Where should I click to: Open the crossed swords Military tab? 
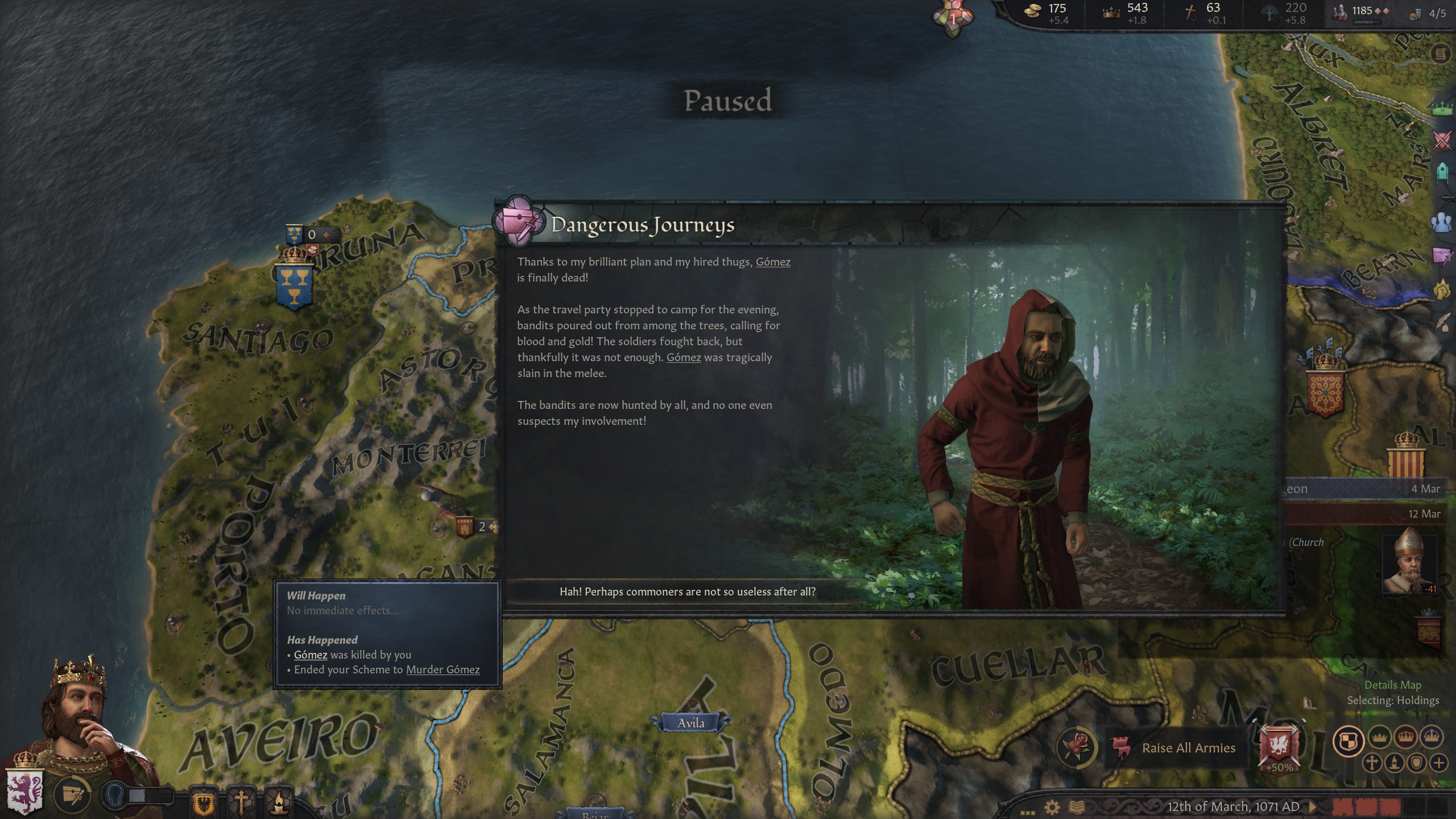coord(1442,140)
